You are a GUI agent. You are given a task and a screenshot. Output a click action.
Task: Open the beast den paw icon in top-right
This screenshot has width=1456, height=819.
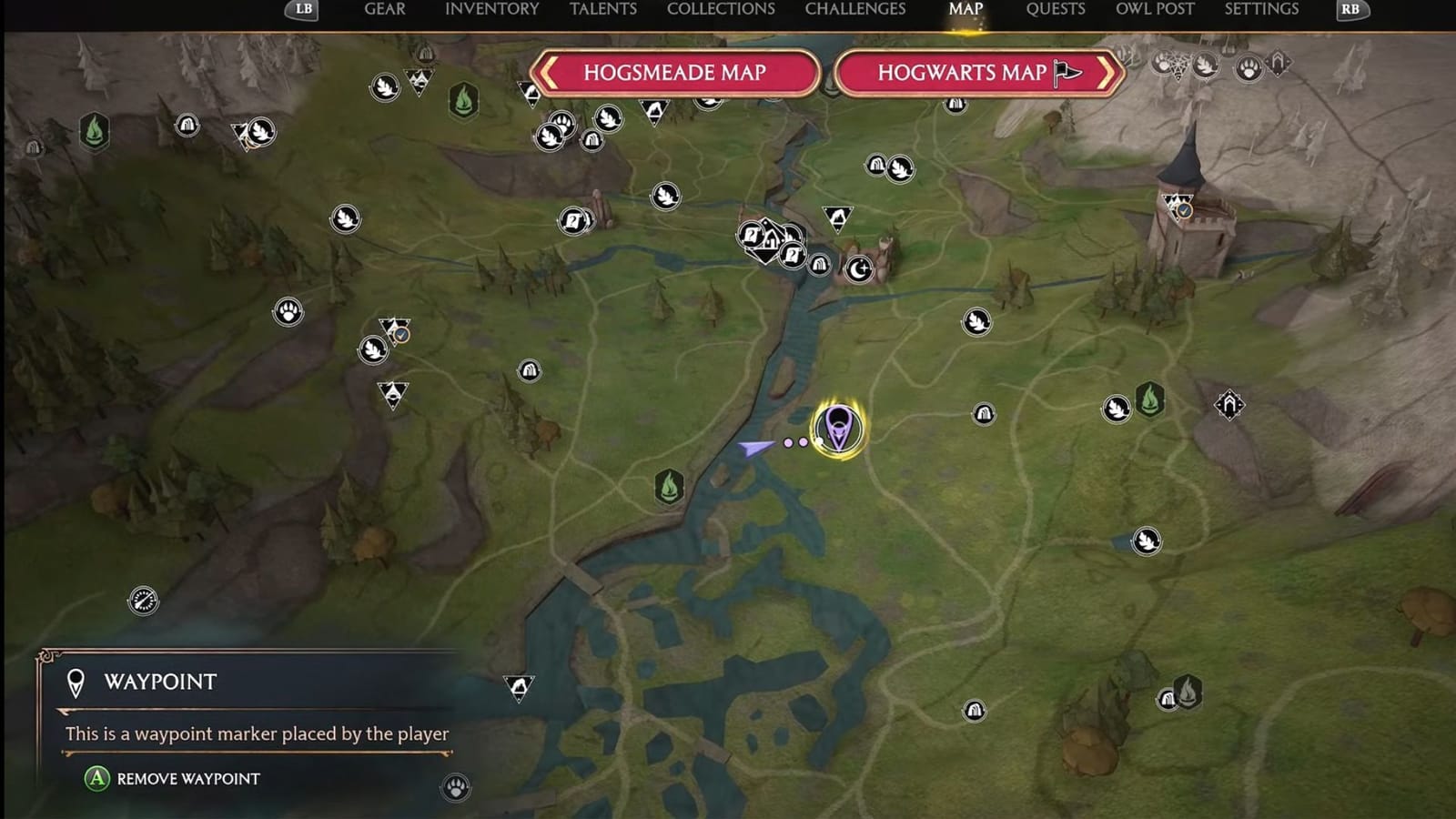pos(1250,66)
